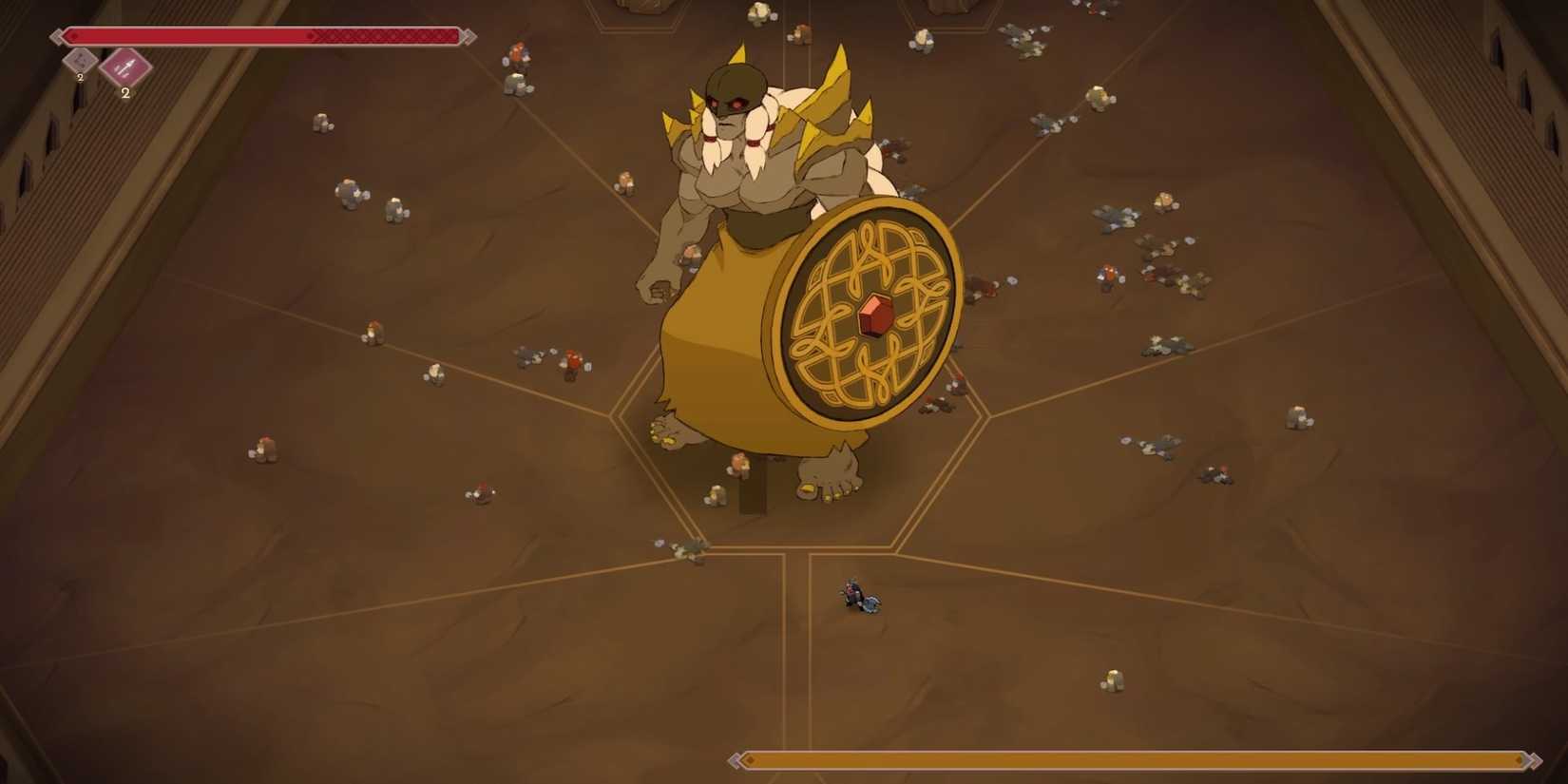
Task: Click the orange boss health bar at the bottom
Action: [1131, 760]
